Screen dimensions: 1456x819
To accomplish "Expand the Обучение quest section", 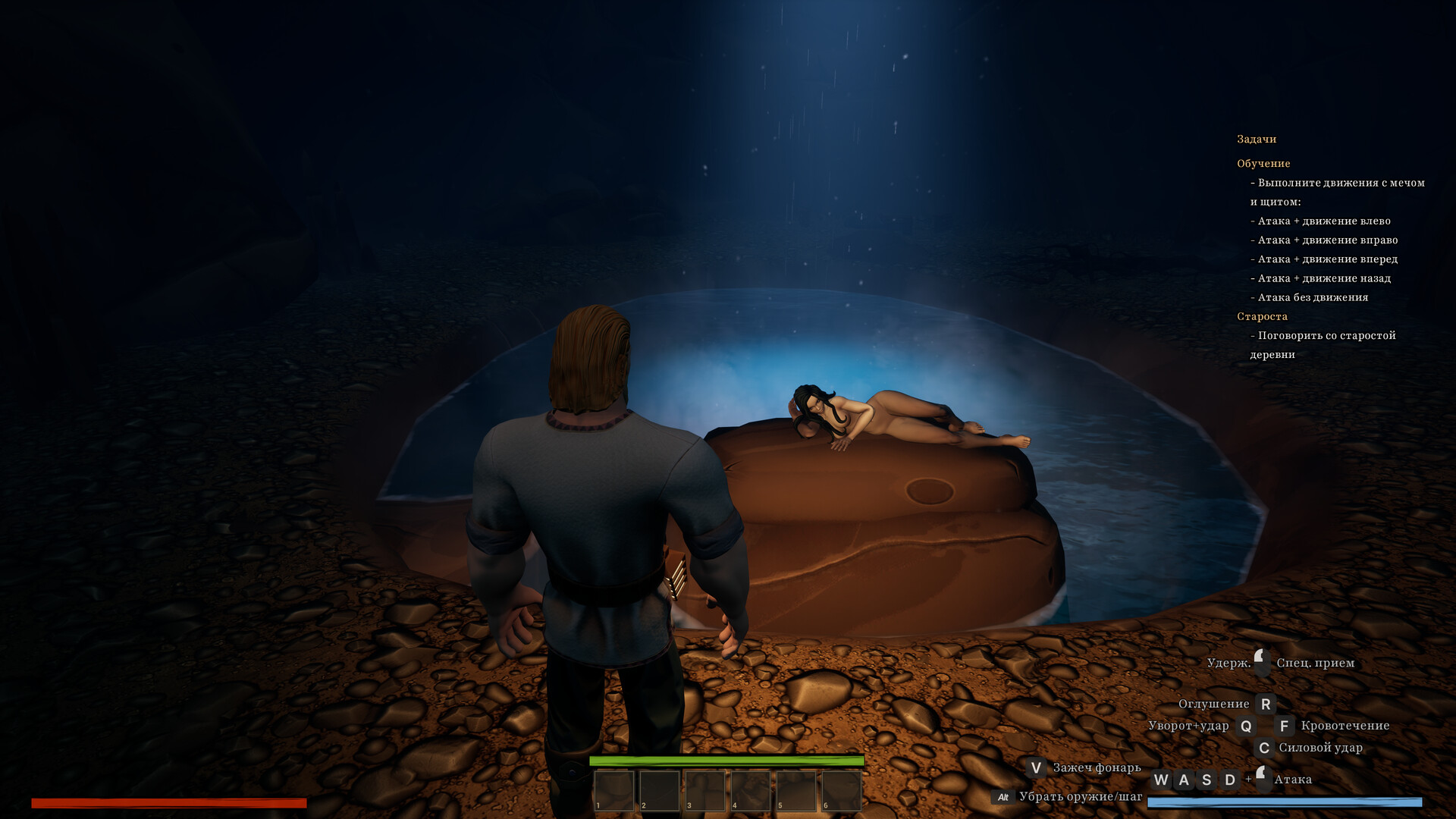I will click(x=1263, y=163).
